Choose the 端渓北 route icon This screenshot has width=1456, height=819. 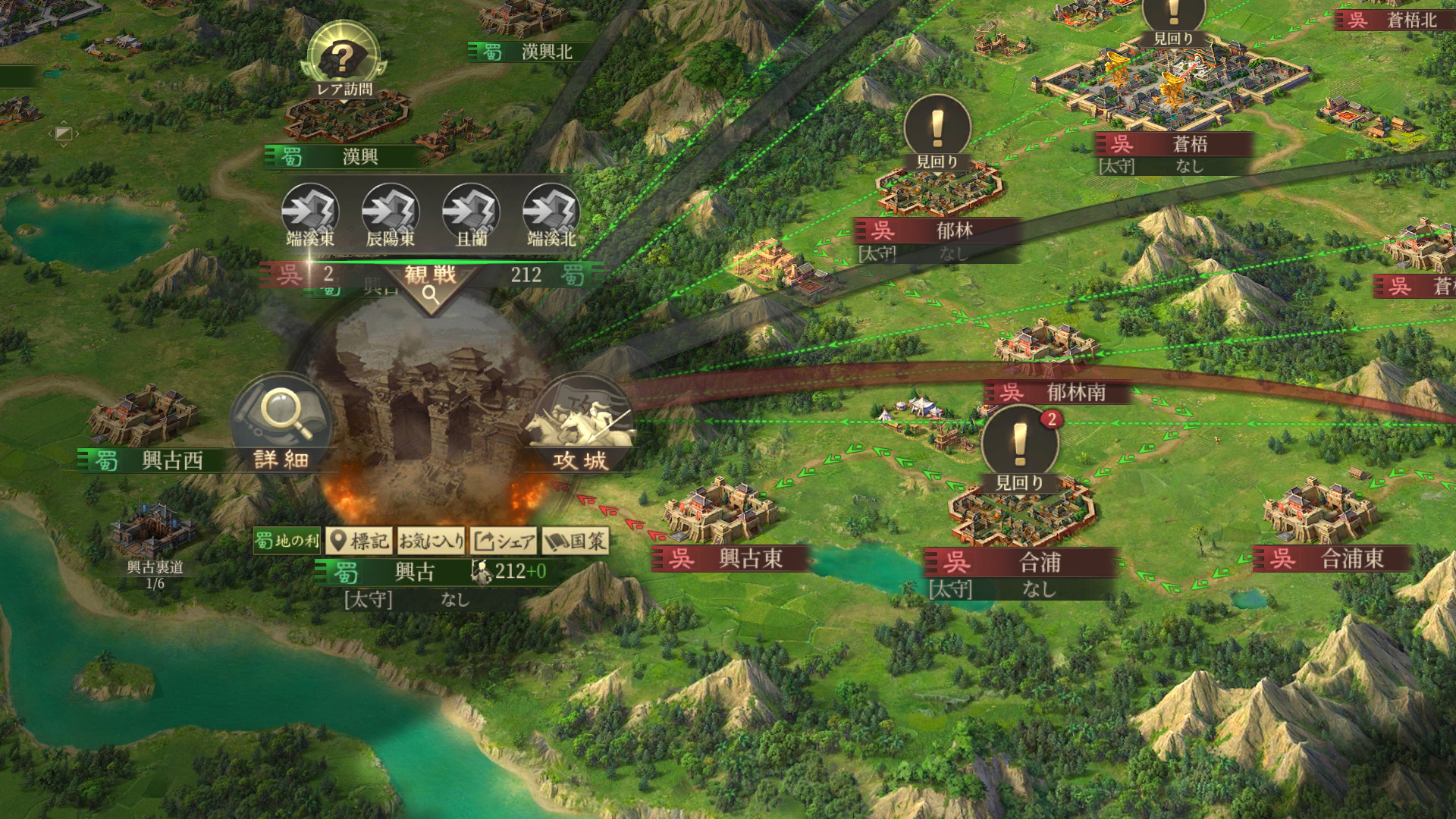[551, 215]
